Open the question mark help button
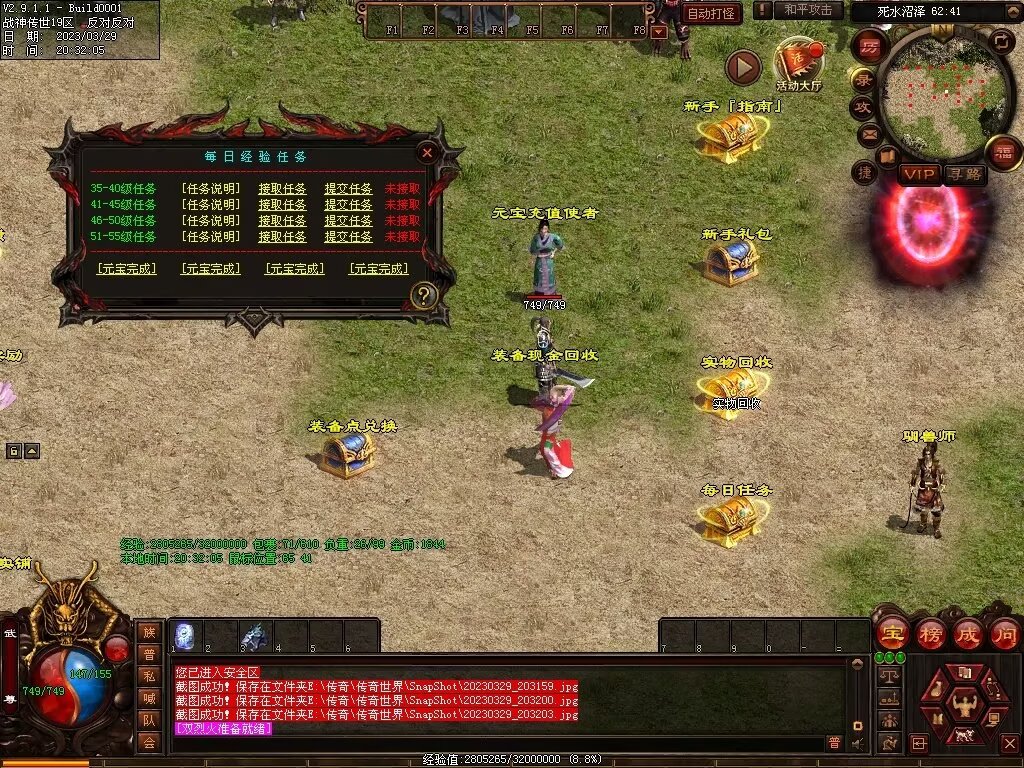The image size is (1024, 768). [425, 296]
